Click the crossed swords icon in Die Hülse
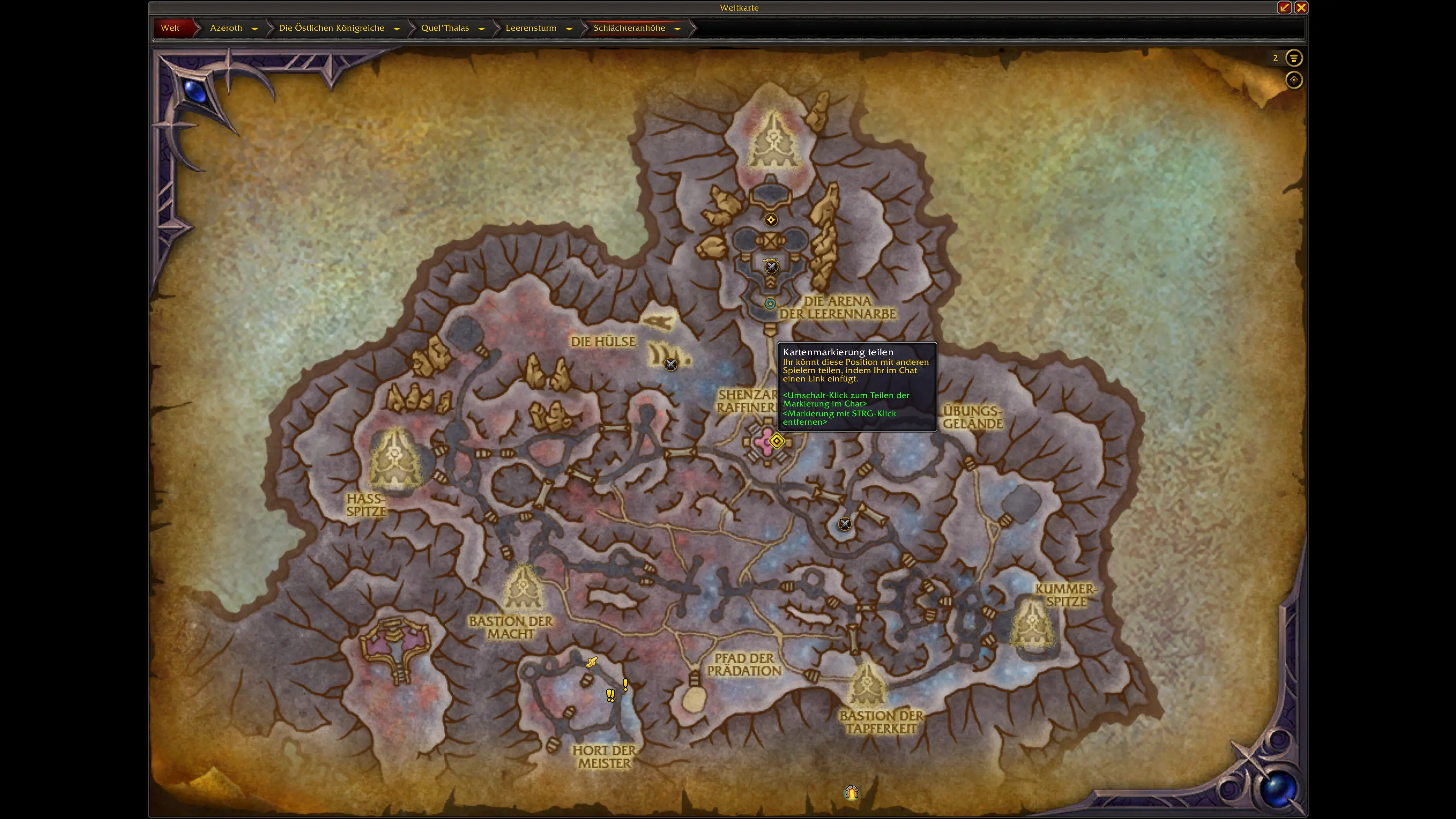1456x819 pixels. [x=670, y=364]
